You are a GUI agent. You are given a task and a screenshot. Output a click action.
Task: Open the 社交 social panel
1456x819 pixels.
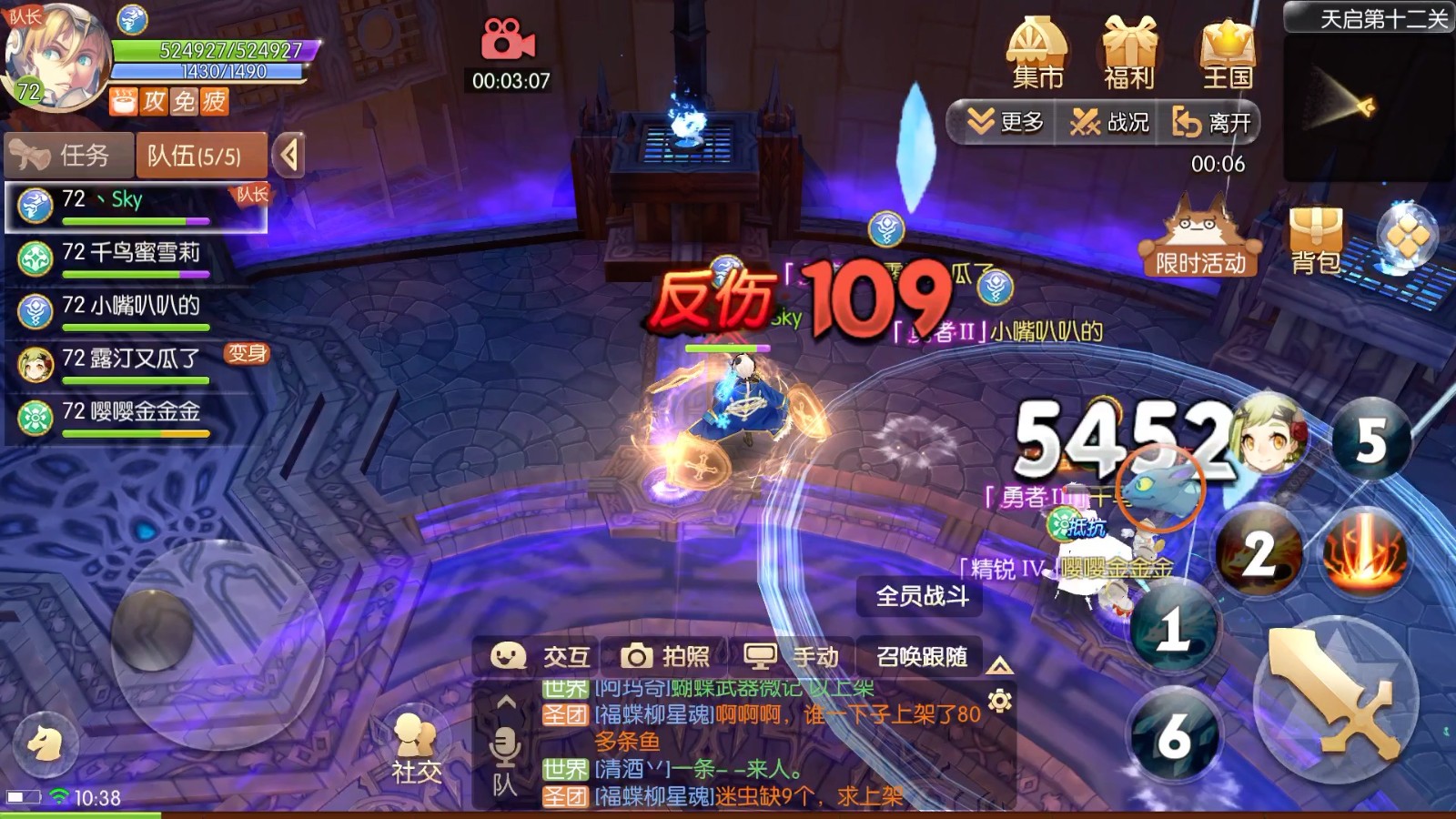(x=415, y=742)
